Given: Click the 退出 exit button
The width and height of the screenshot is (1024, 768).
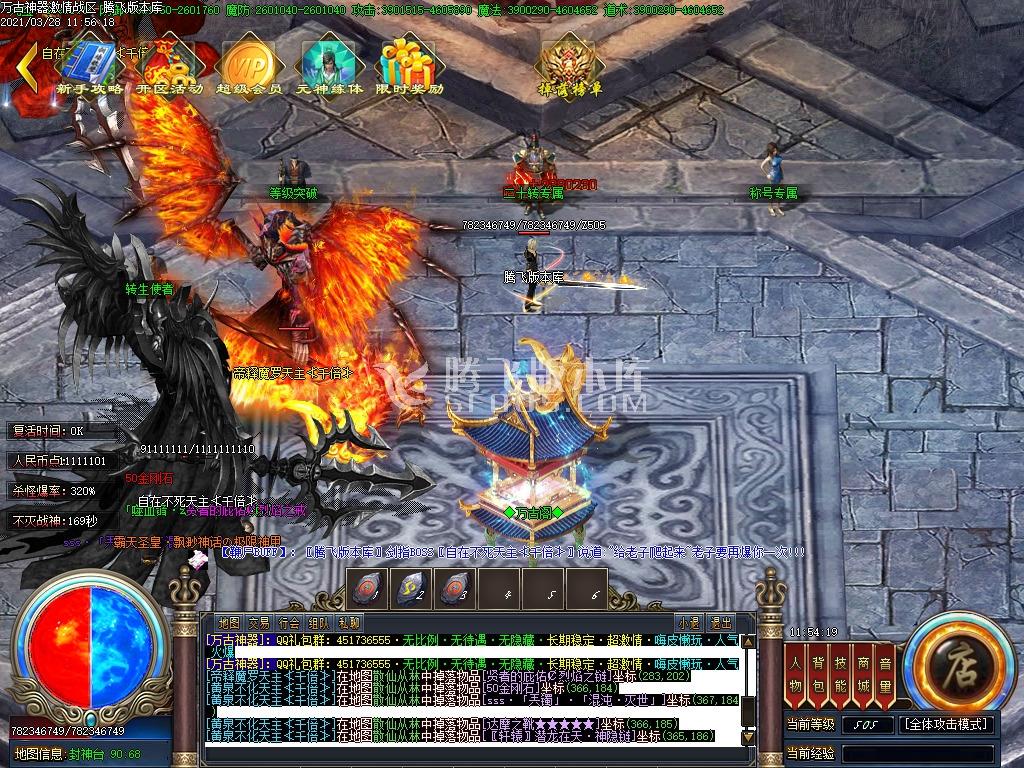Looking at the screenshot, I should (x=720, y=622).
